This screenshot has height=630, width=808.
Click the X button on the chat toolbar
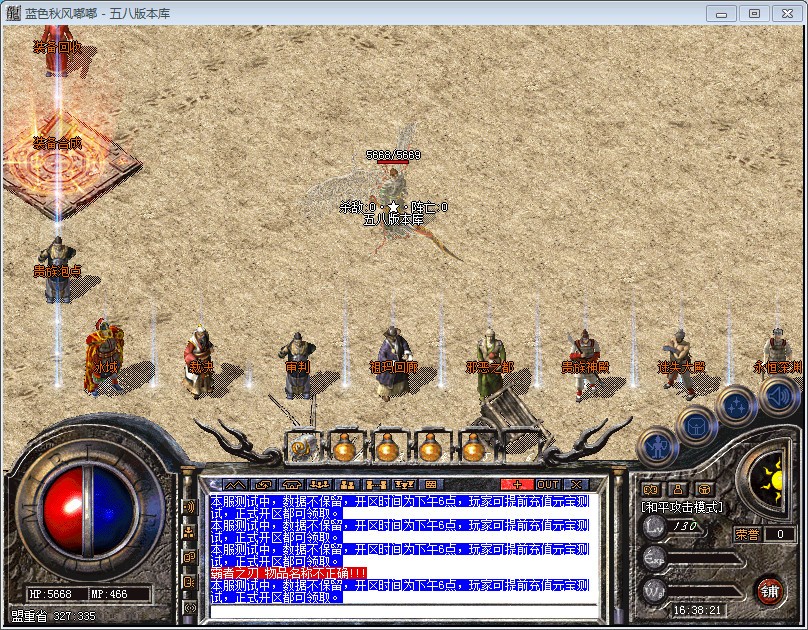pos(576,485)
